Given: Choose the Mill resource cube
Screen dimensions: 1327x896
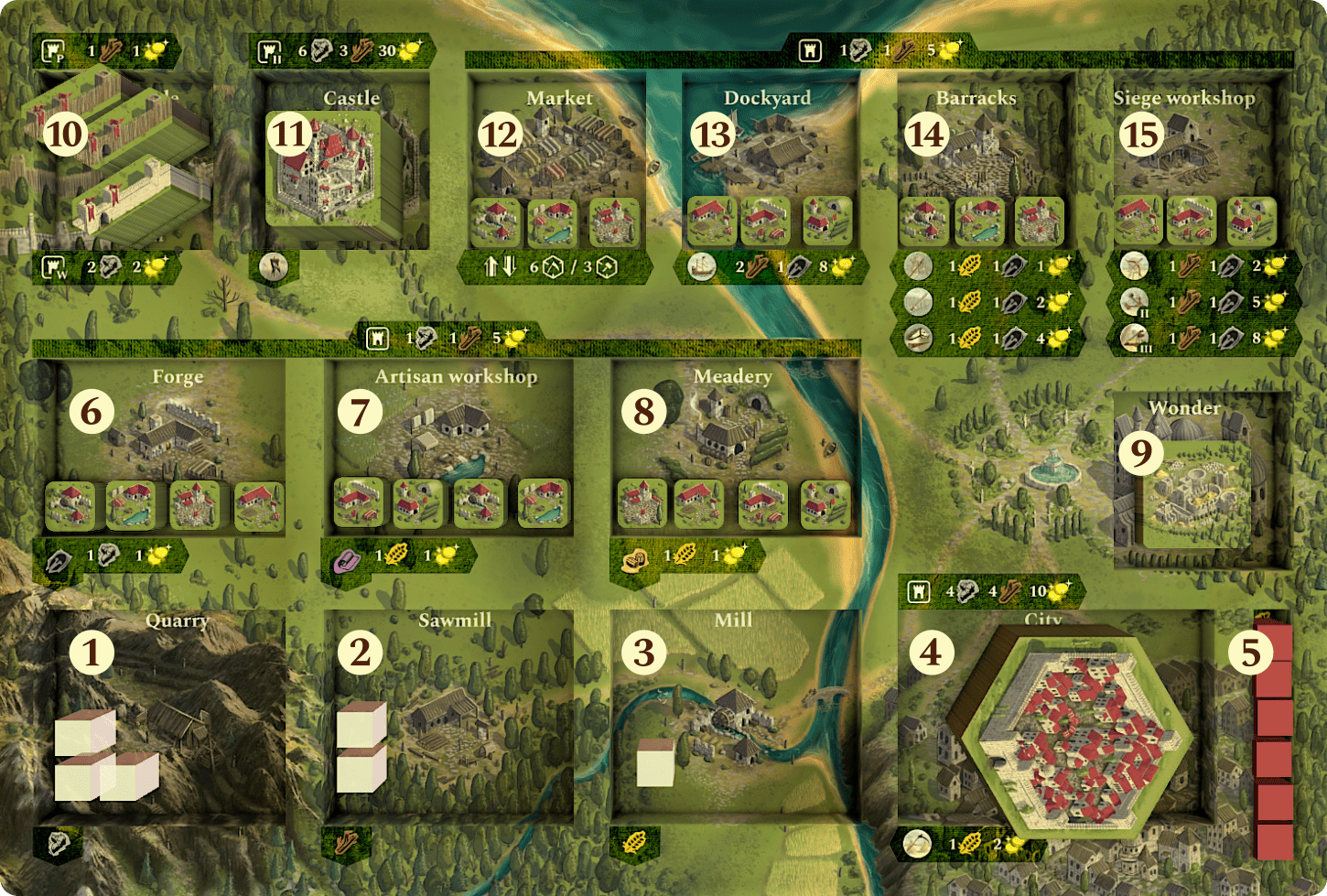Looking at the screenshot, I should click(x=655, y=762).
